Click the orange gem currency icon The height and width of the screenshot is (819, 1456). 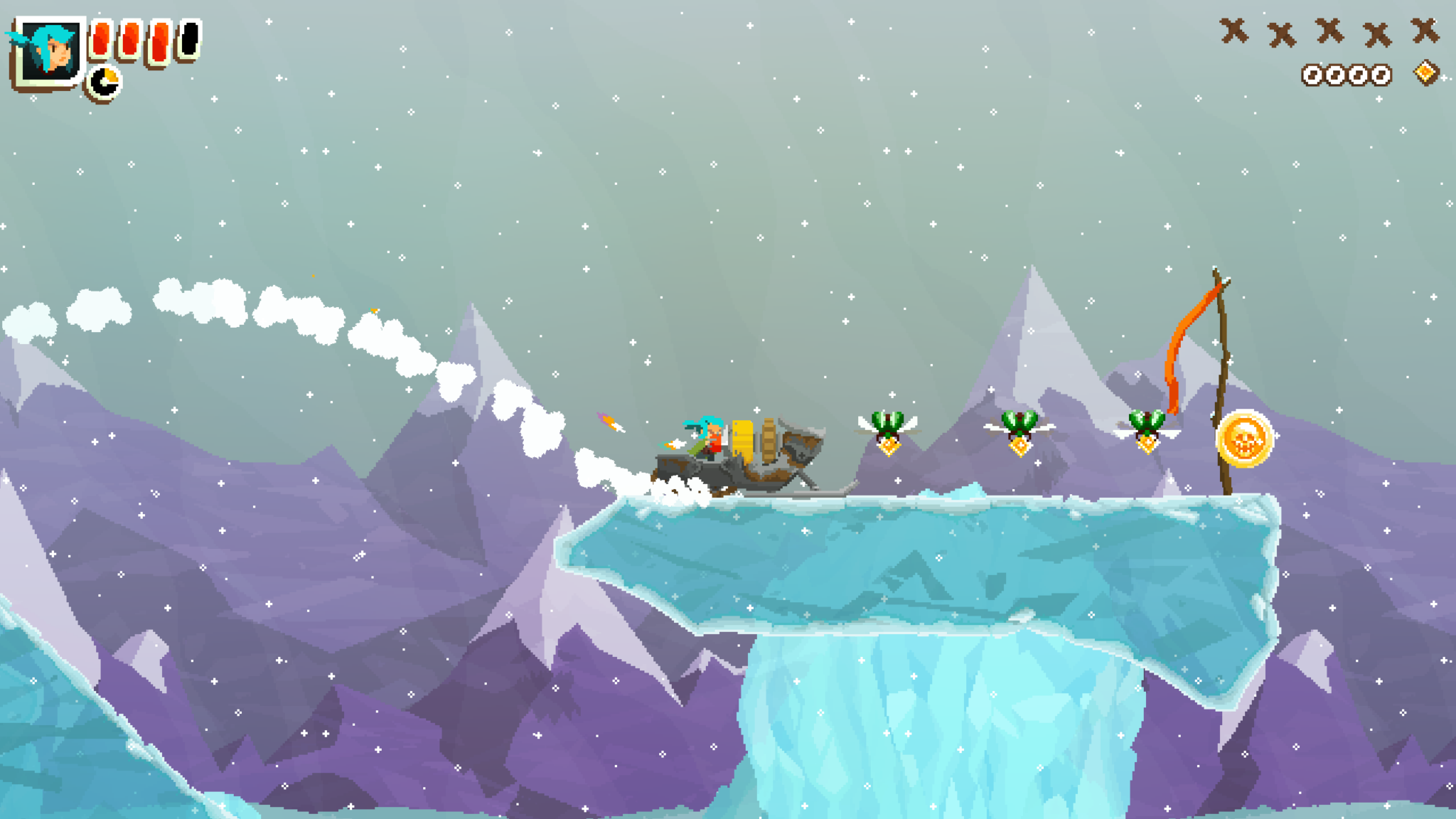coord(1425,73)
